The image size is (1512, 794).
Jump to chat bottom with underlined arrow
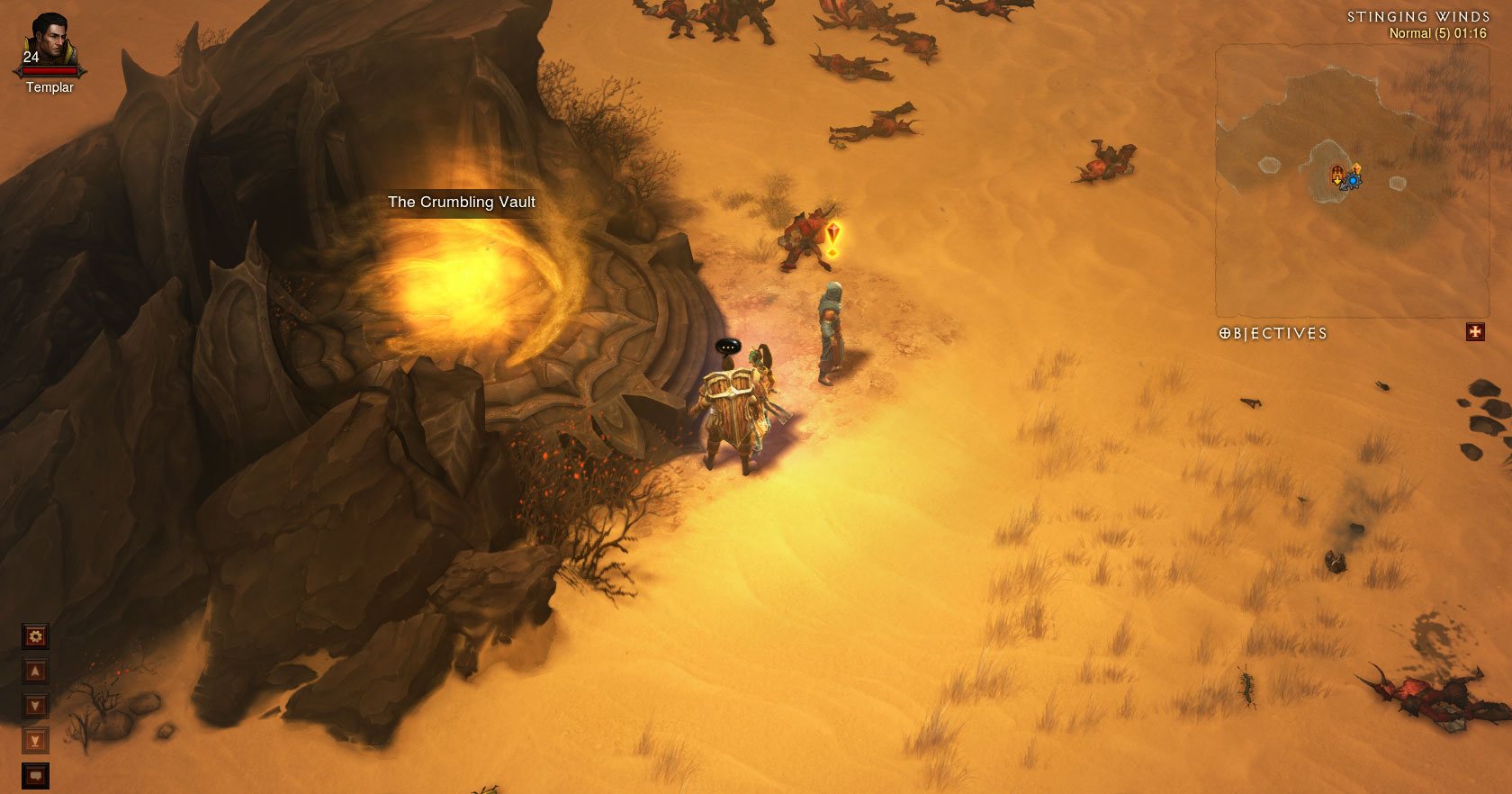pos(35,741)
